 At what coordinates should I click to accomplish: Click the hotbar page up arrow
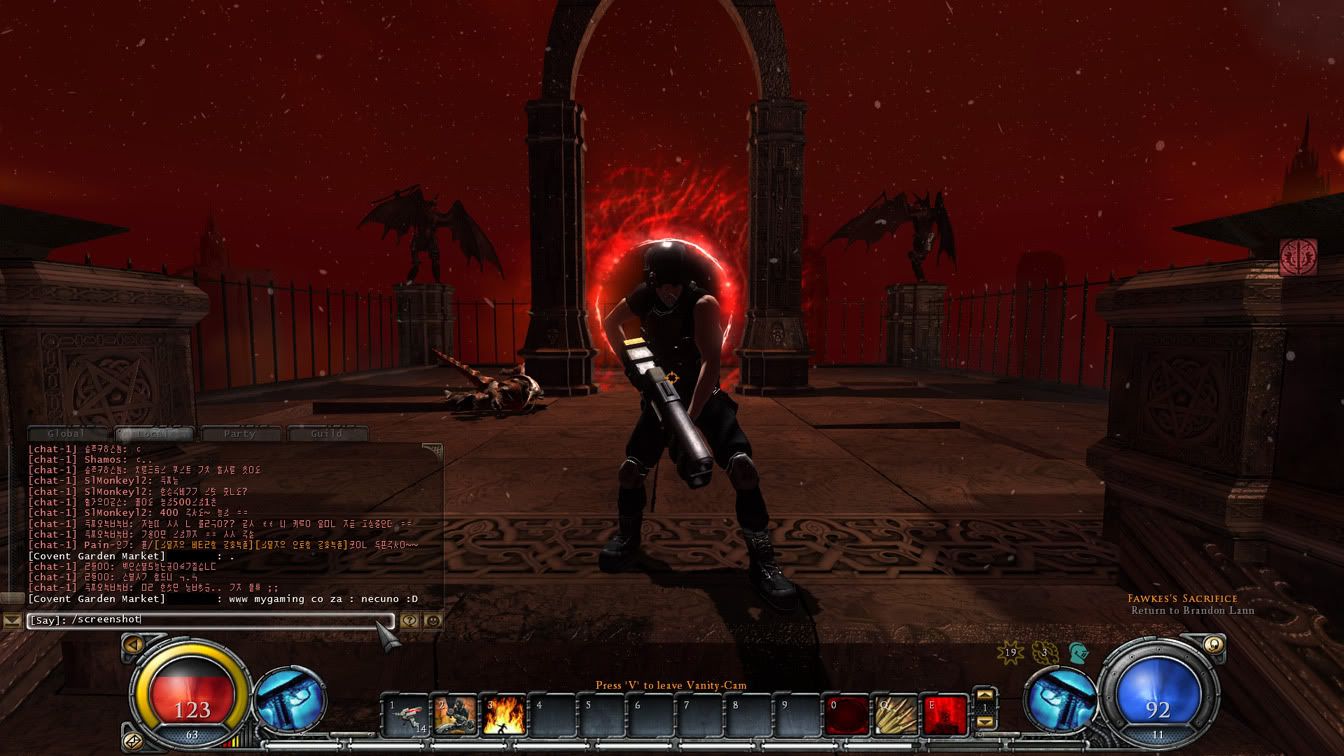985,695
